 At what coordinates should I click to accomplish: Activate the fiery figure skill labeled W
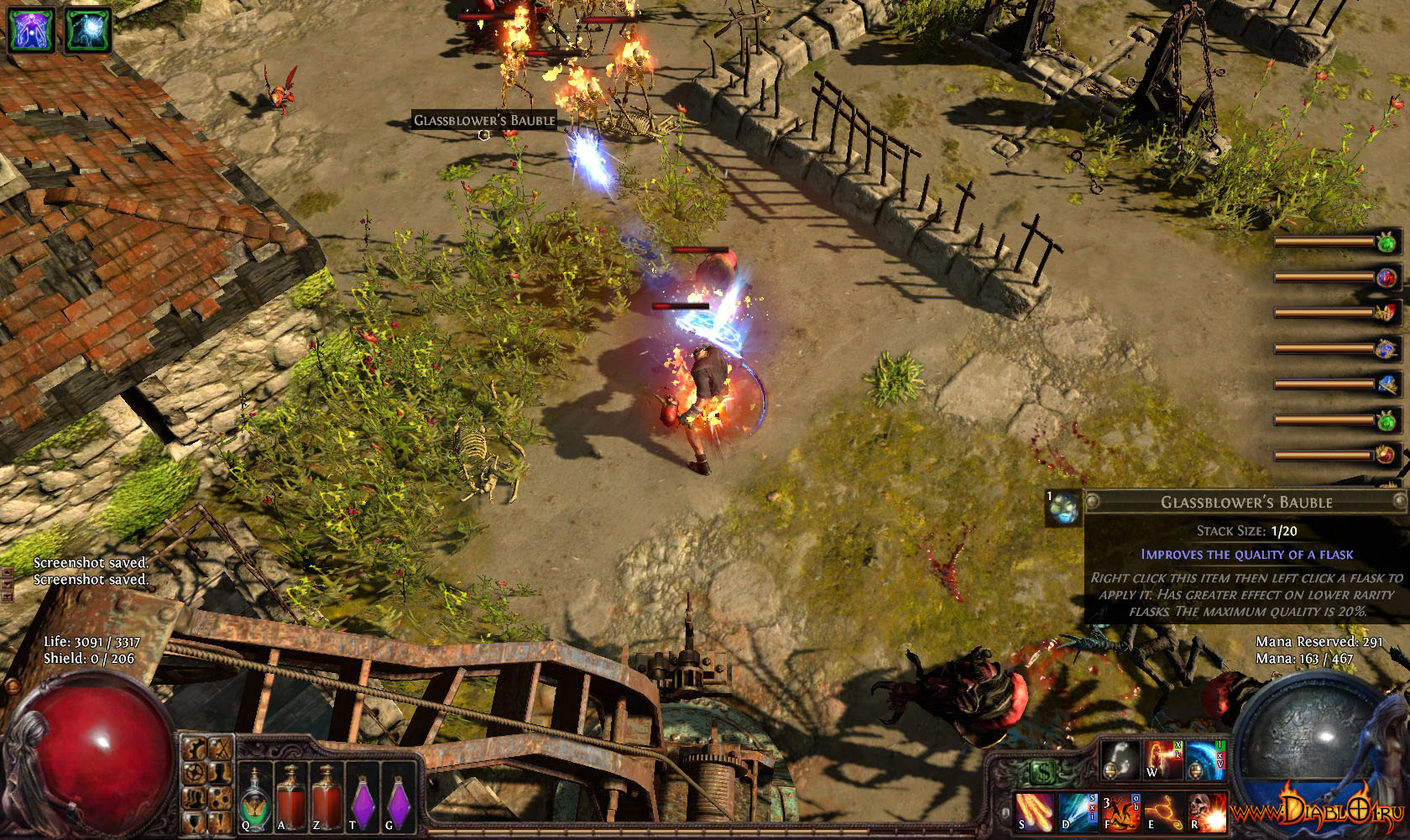pyautogui.click(x=1162, y=759)
